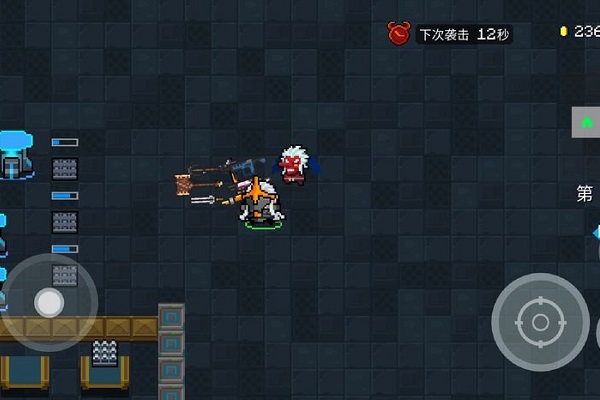
Task: Open the green arrow side panel
Action: point(586,122)
